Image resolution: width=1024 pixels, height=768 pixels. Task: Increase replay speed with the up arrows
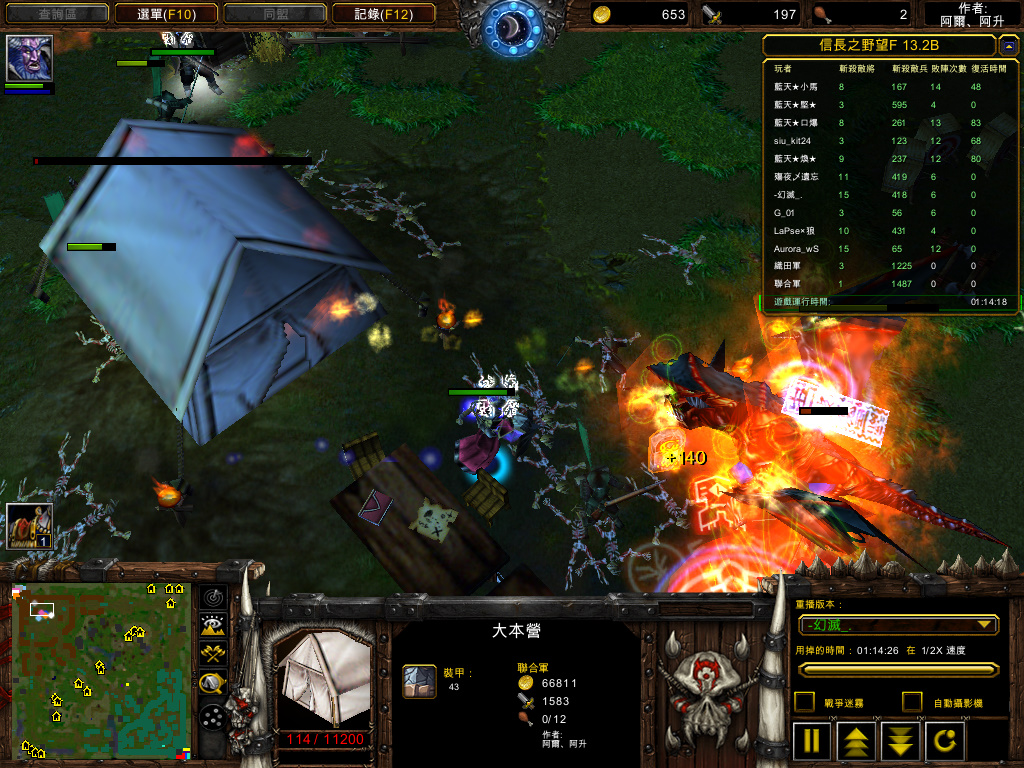tap(857, 741)
